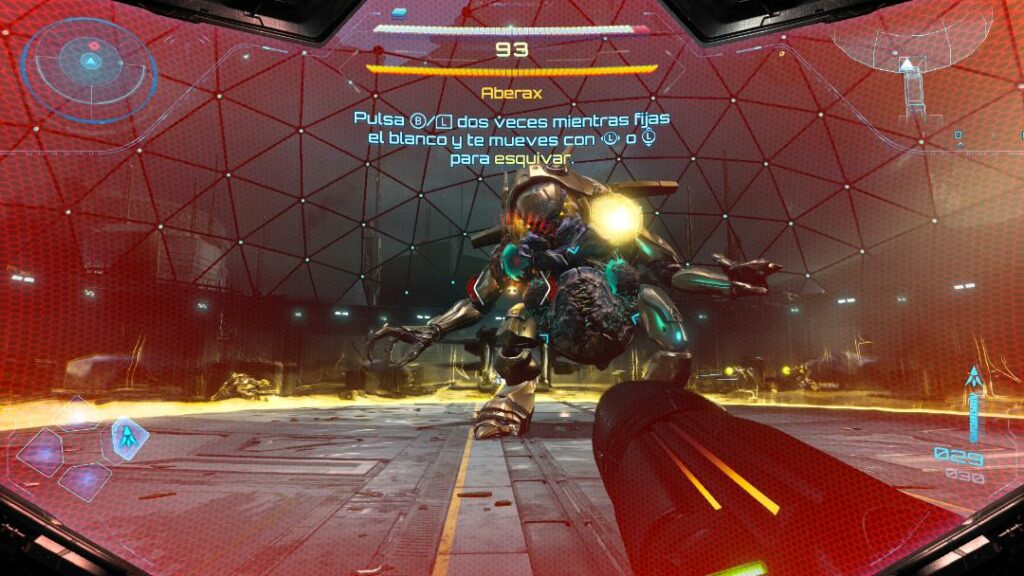Select the glowing cyan missile ability slot

pos(127,436)
